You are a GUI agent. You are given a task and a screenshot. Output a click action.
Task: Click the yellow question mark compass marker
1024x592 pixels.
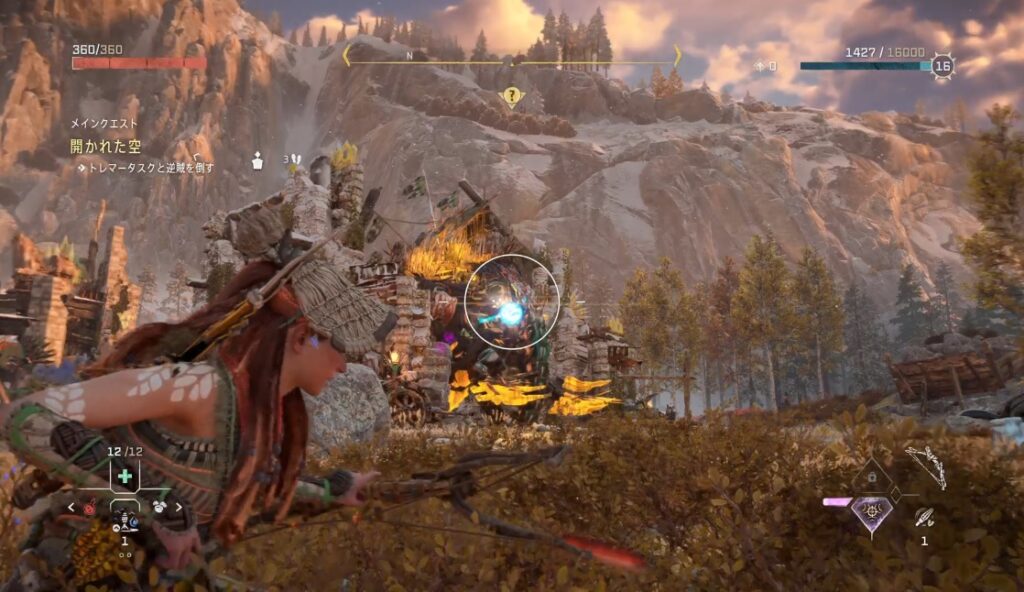click(512, 97)
